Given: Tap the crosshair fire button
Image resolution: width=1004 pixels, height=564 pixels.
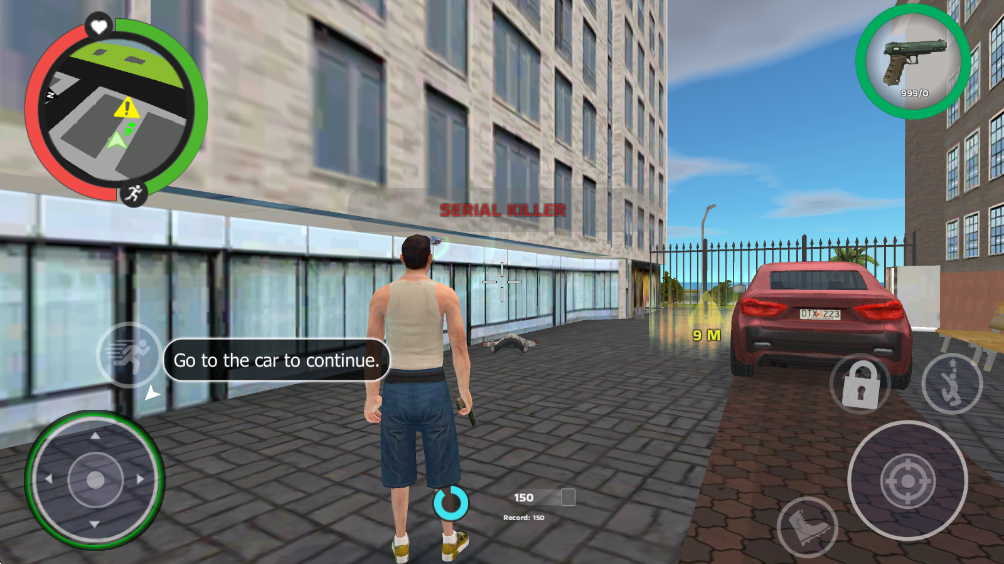Looking at the screenshot, I should coord(907,481).
